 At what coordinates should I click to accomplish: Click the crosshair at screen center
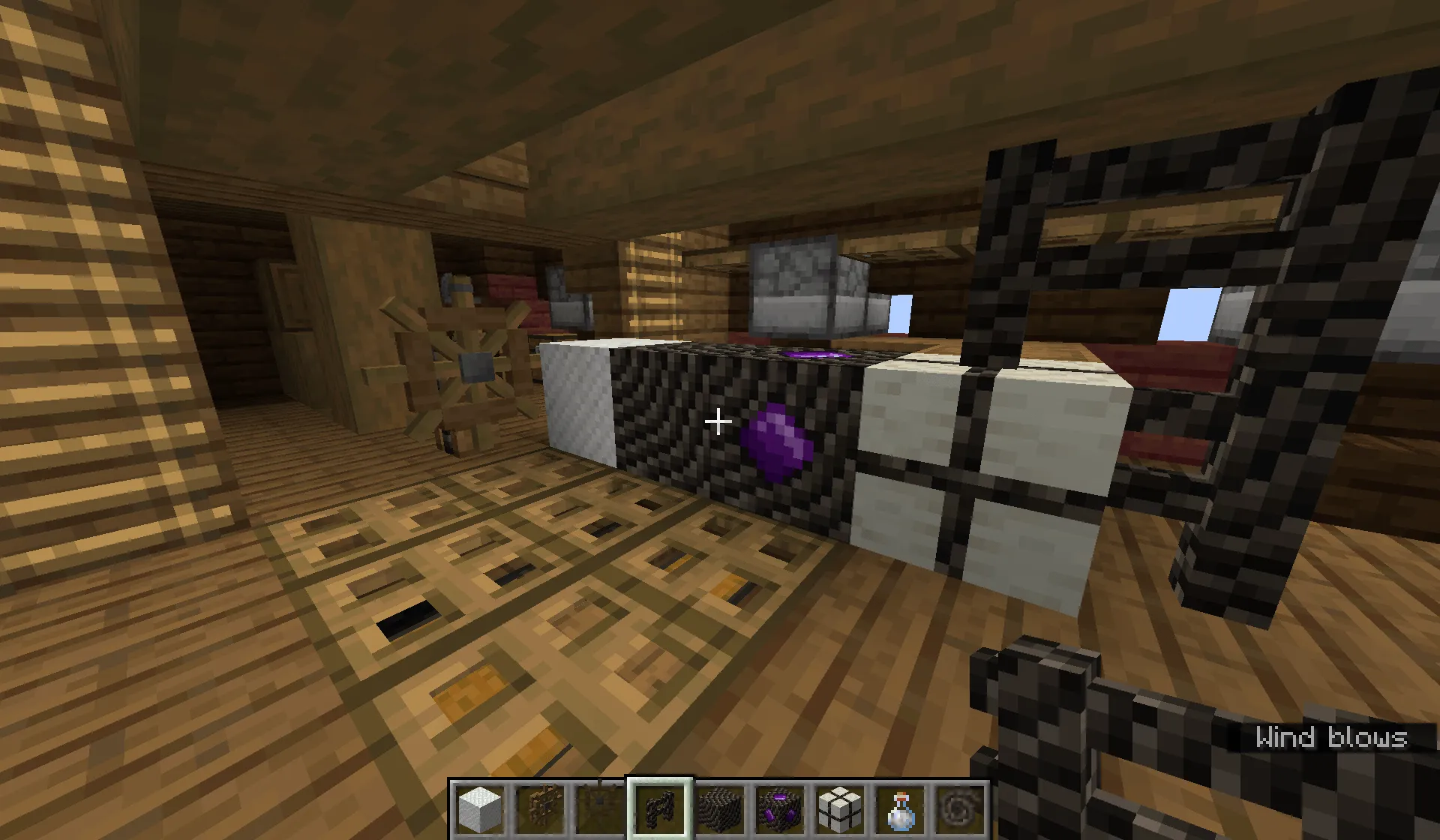pyautogui.click(x=720, y=421)
